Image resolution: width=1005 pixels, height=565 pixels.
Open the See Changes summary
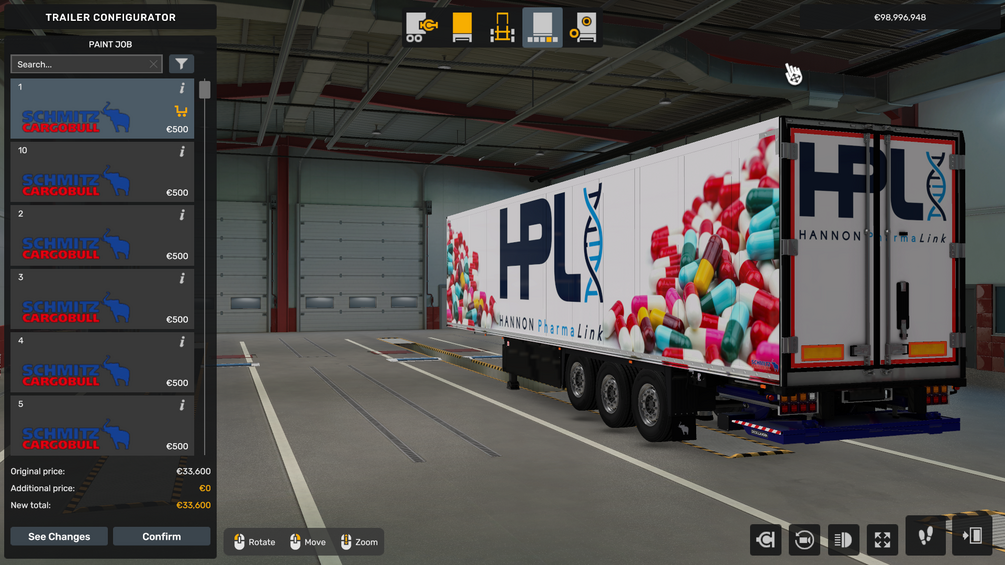pos(59,537)
